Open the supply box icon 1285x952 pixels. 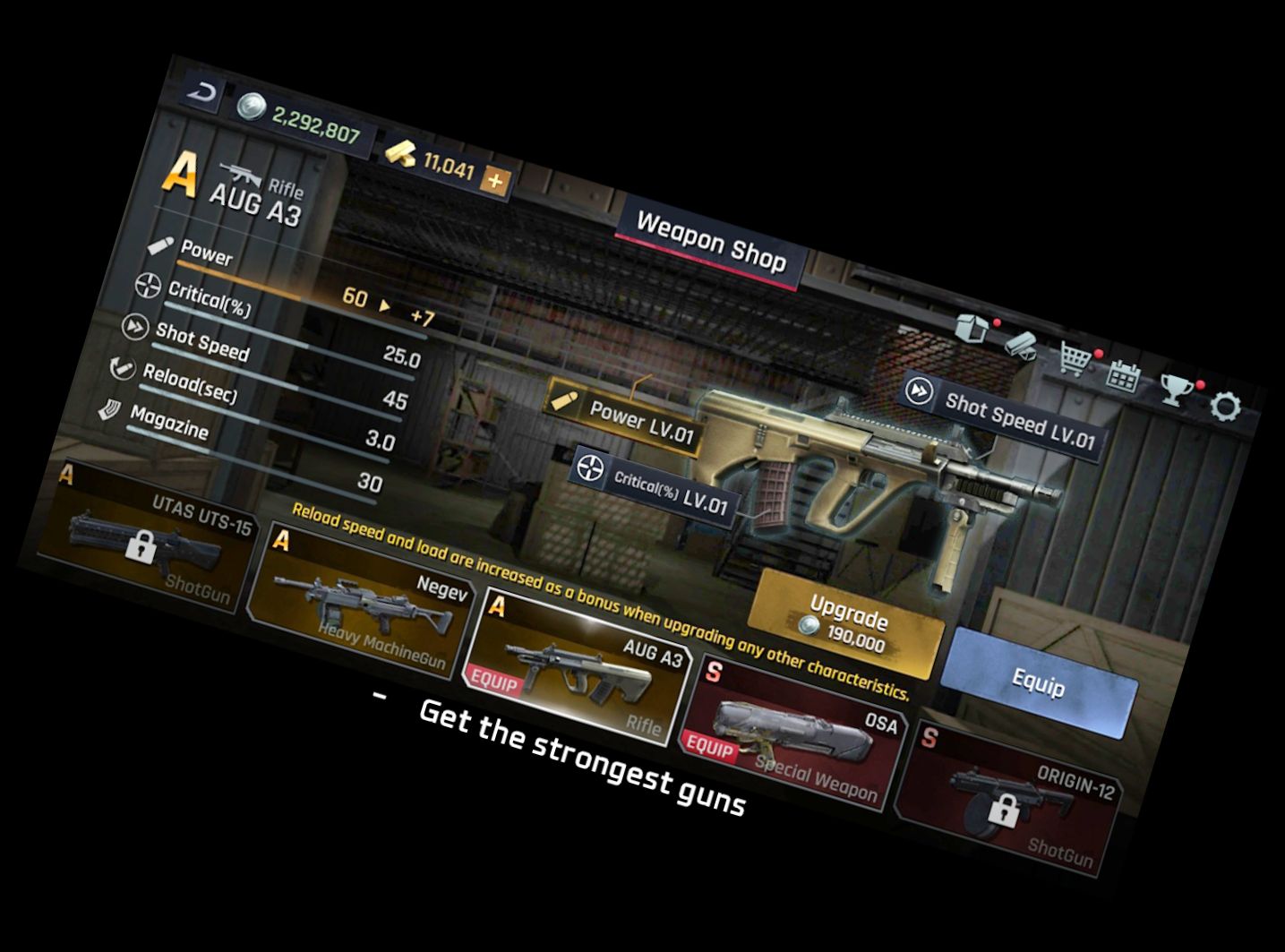[x=972, y=327]
